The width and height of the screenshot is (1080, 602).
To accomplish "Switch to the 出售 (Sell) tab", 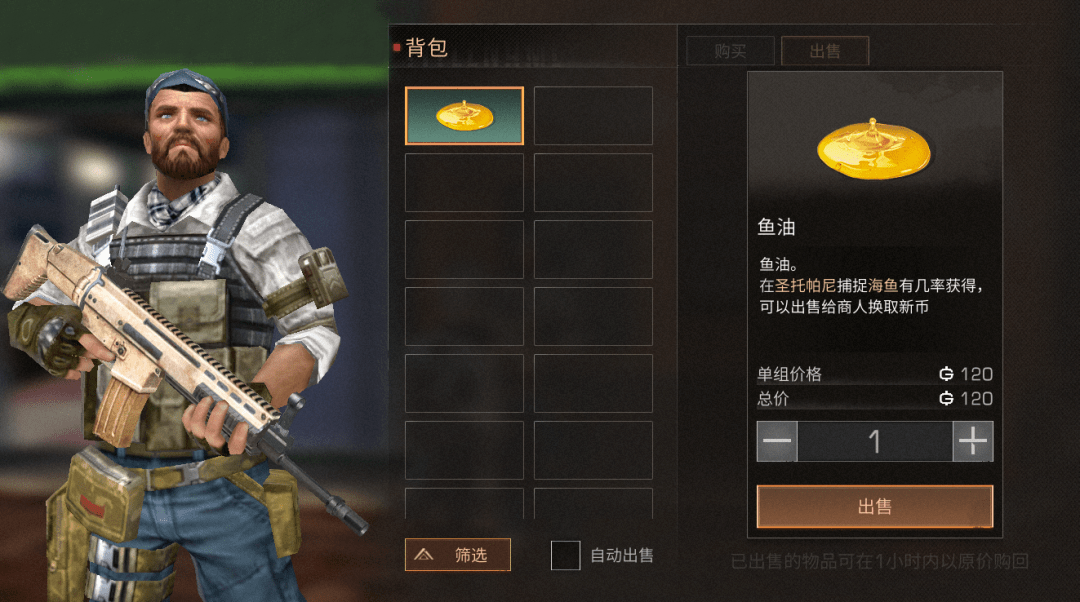I will tap(825, 51).
